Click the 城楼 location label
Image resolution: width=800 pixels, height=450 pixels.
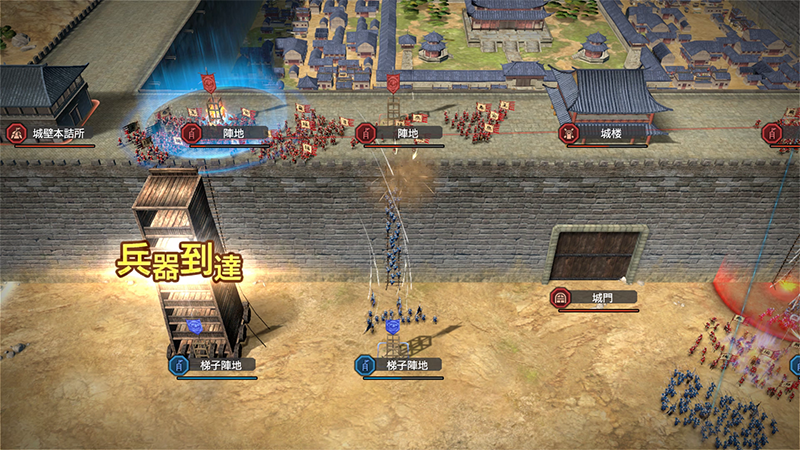pos(610,133)
